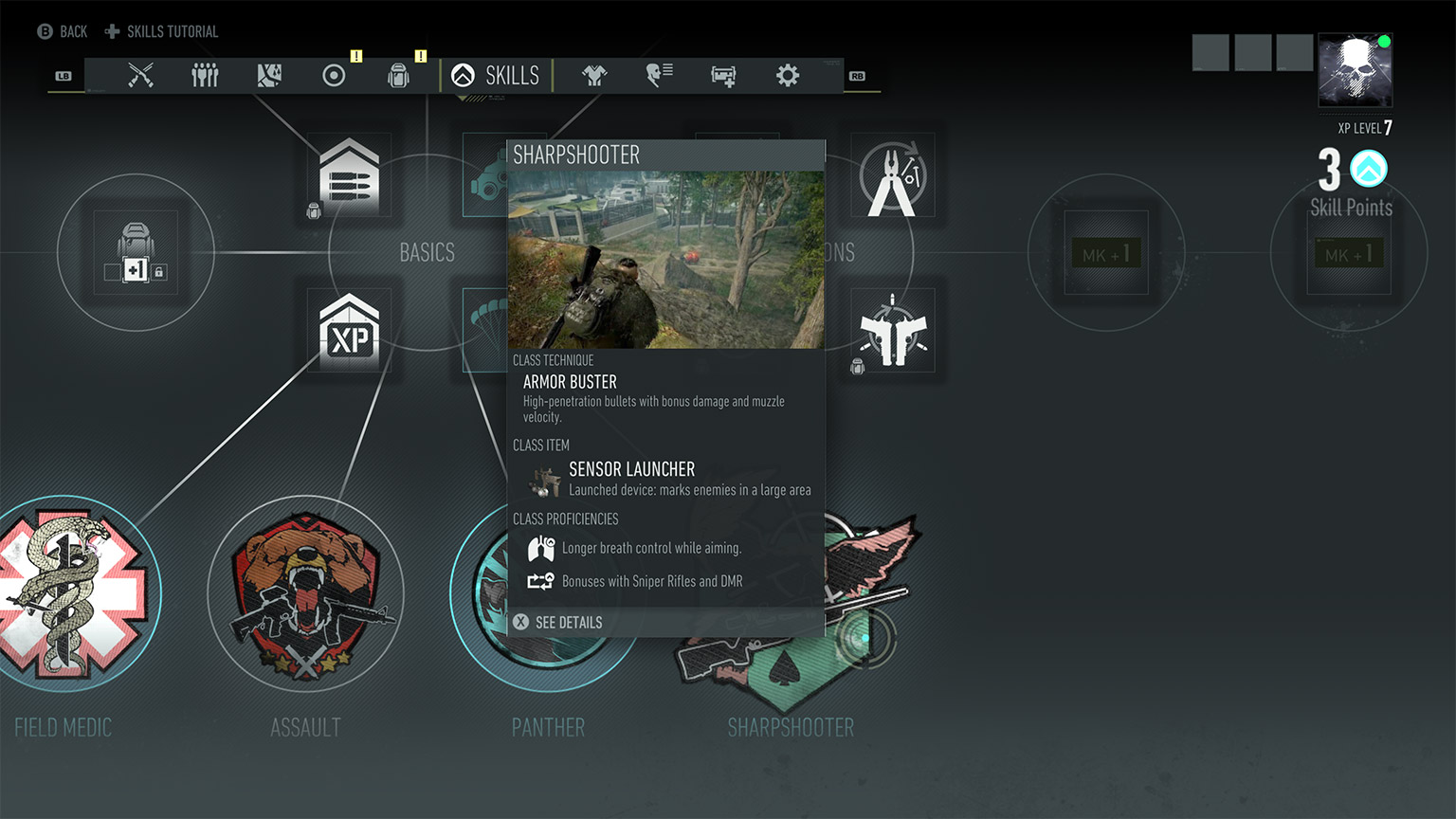1456x819 pixels.
Task: Open the wardrobe shirt icon
Action: coord(594,75)
